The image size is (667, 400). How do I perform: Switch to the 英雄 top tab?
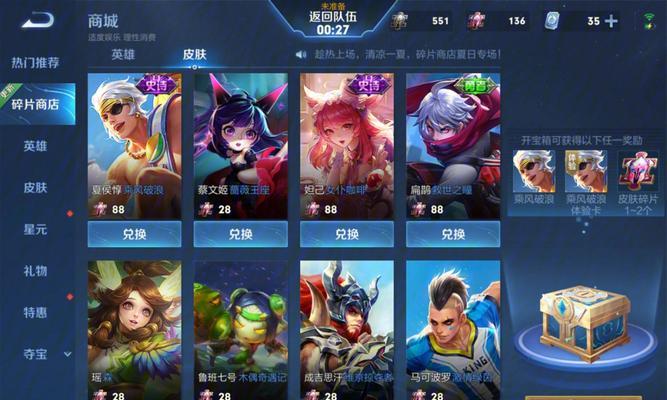[123, 54]
